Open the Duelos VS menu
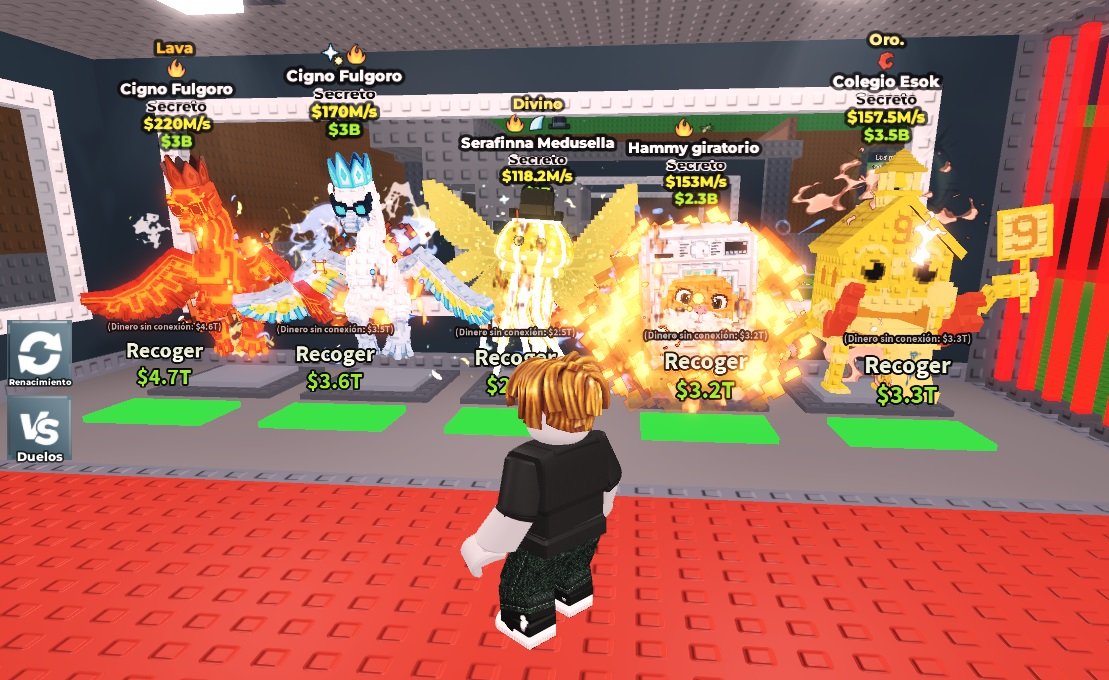Viewport: 1109px width, 680px height. [x=40, y=429]
